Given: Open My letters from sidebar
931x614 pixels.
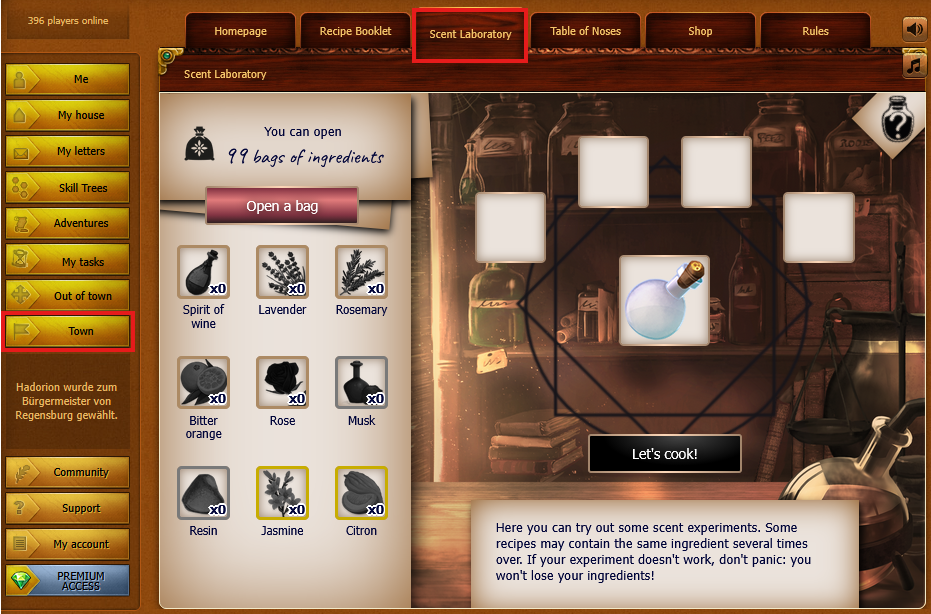Looking at the screenshot, I should [68, 152].
